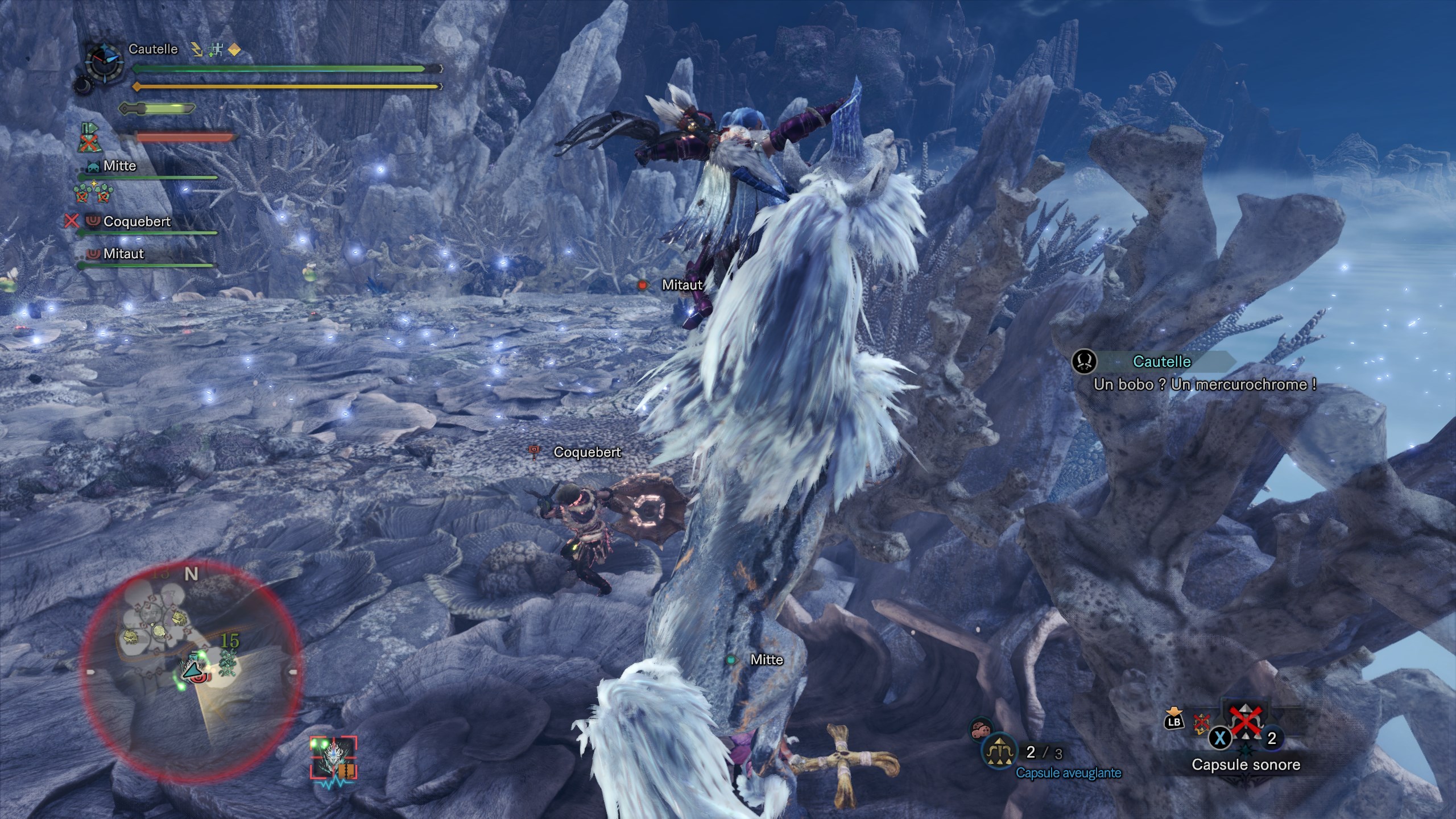Click the large monster marker on minimap
Viewport: 1456px width, 819px height.
coord(229,663)
